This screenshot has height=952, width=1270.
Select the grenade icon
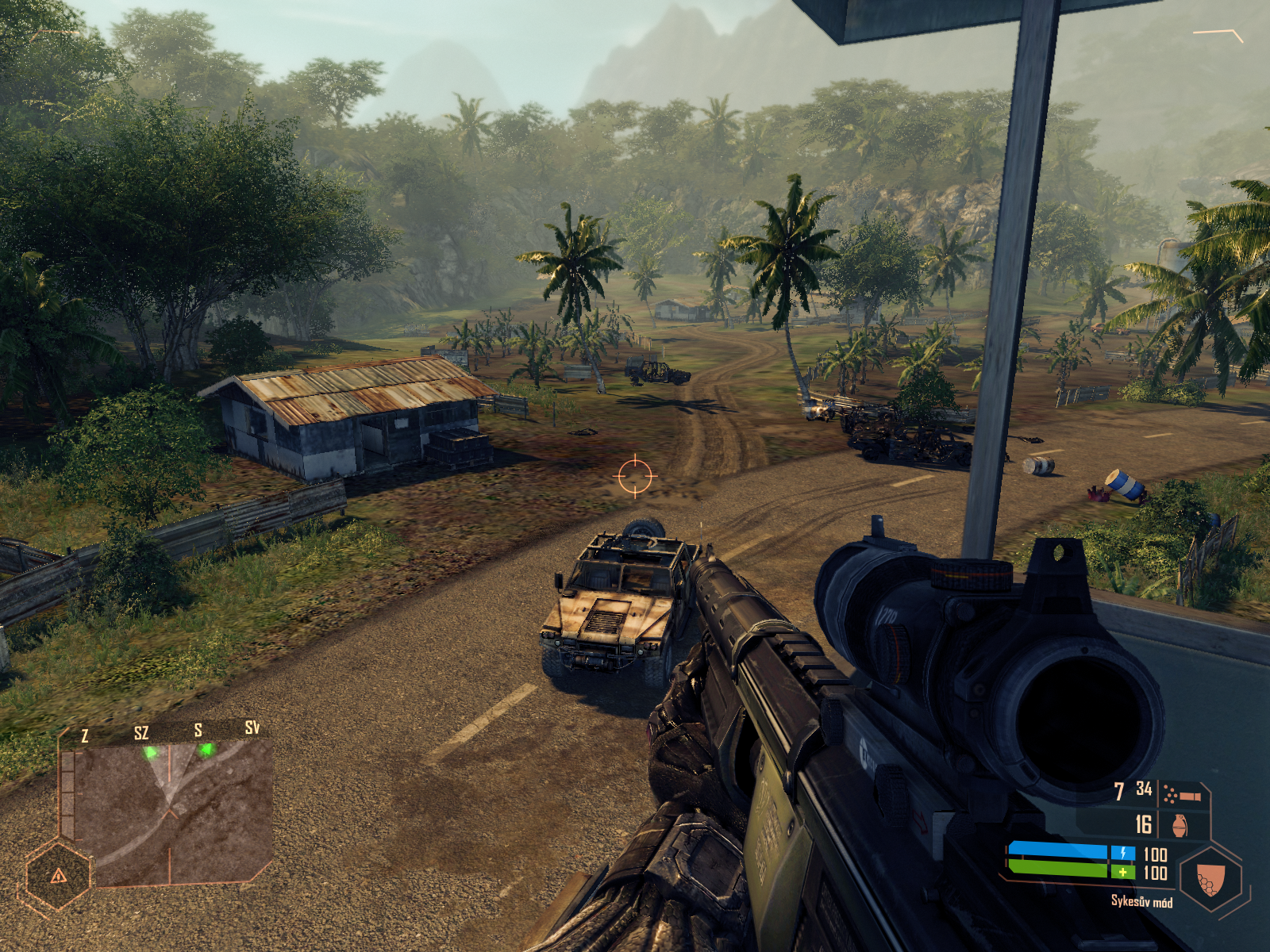pyautogui.click(x=1180, y=825)
